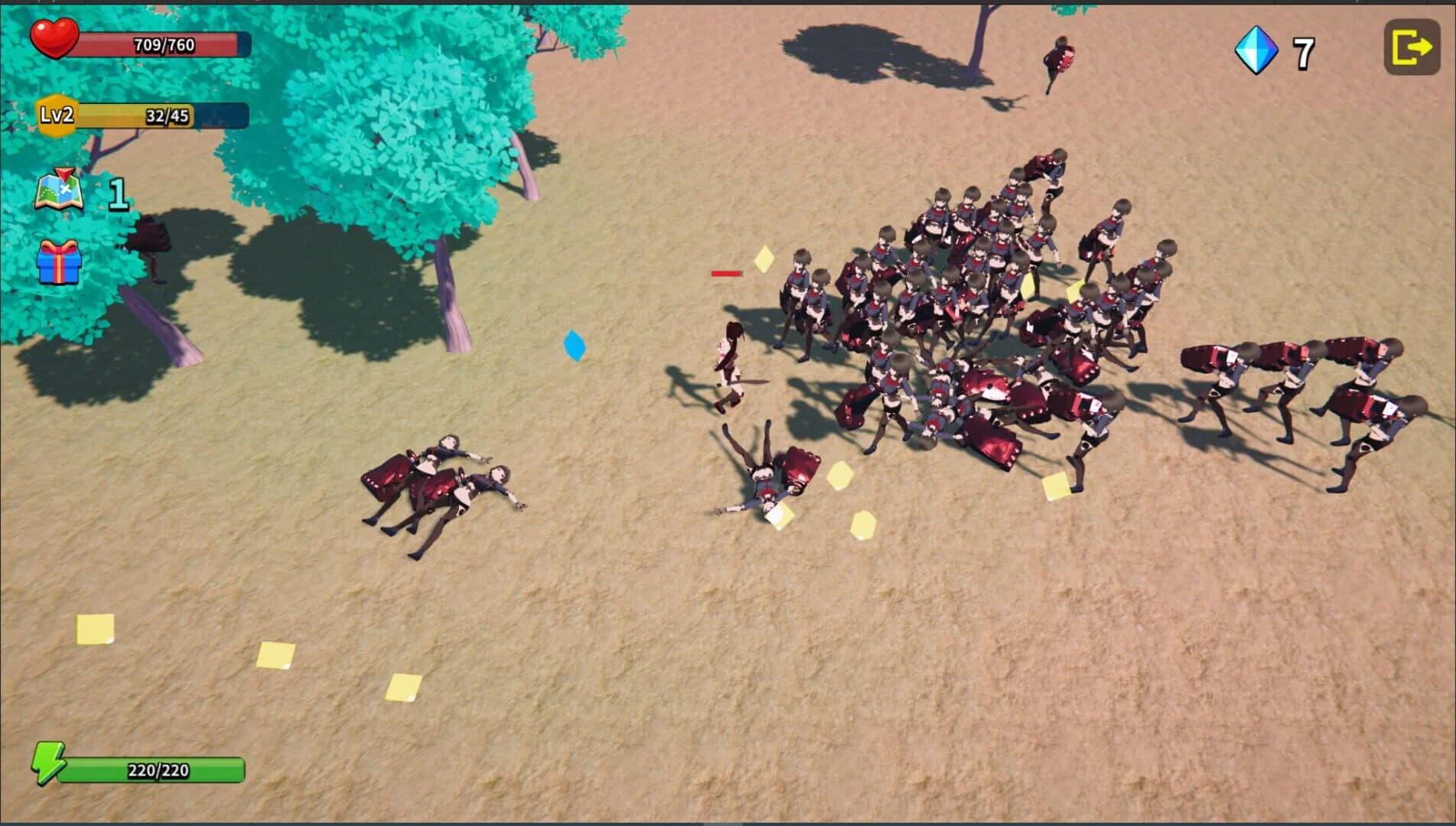The height and width of the screenshot is (826, 1456).
Task: Select the player character holding the sword
Action: pyautogui.click(x=729, y=359)
